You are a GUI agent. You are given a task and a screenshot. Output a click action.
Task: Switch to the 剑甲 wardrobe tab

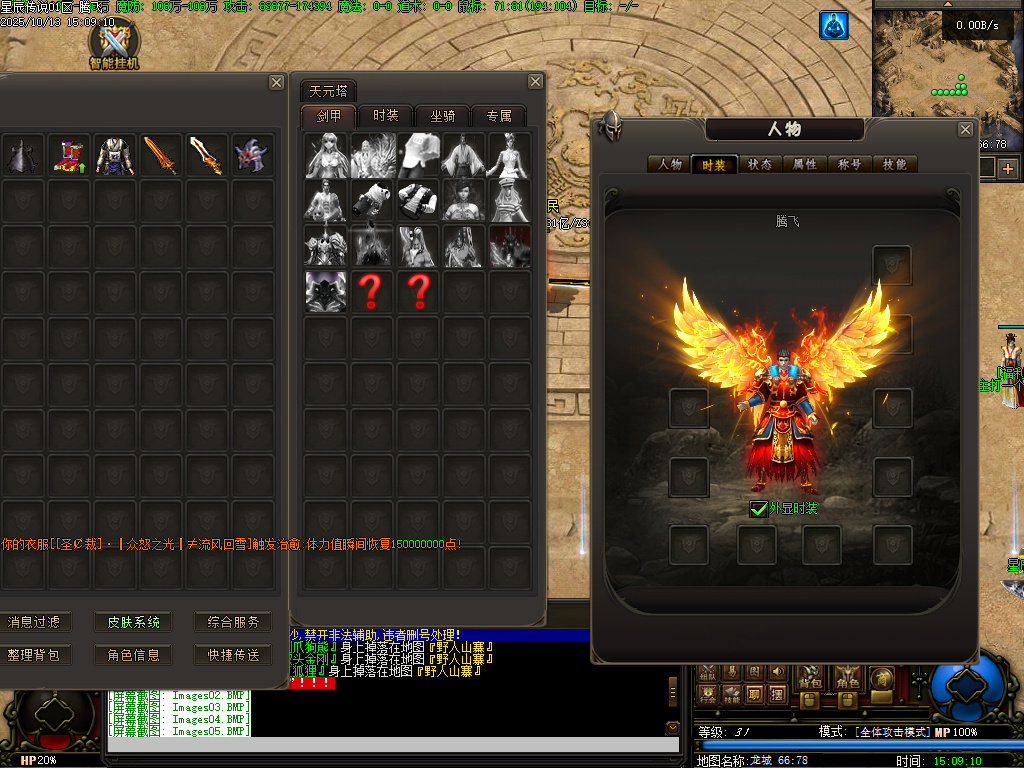(x=329, y=116)
